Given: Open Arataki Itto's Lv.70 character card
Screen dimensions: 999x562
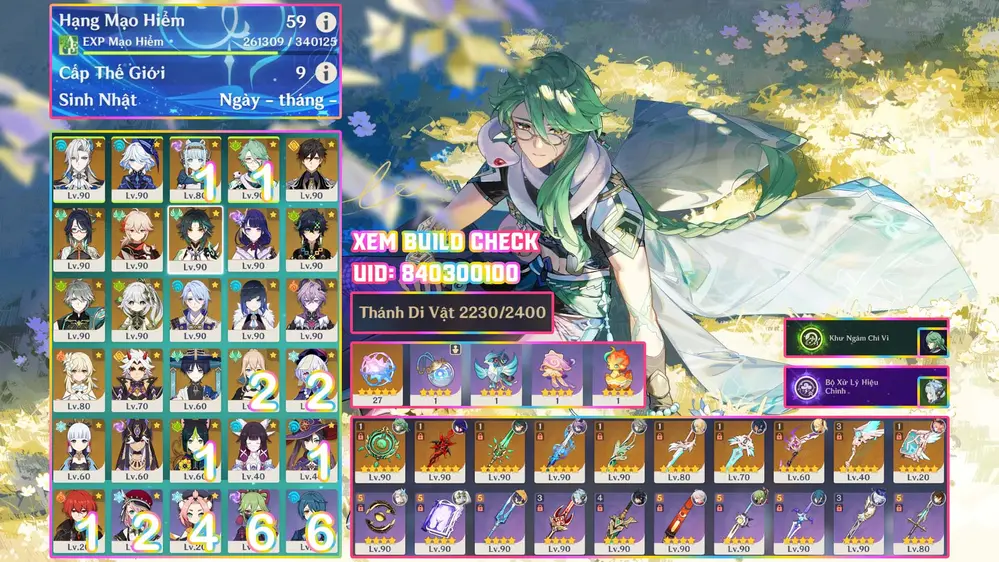Looking at the screenshot, I should [136, 375].
